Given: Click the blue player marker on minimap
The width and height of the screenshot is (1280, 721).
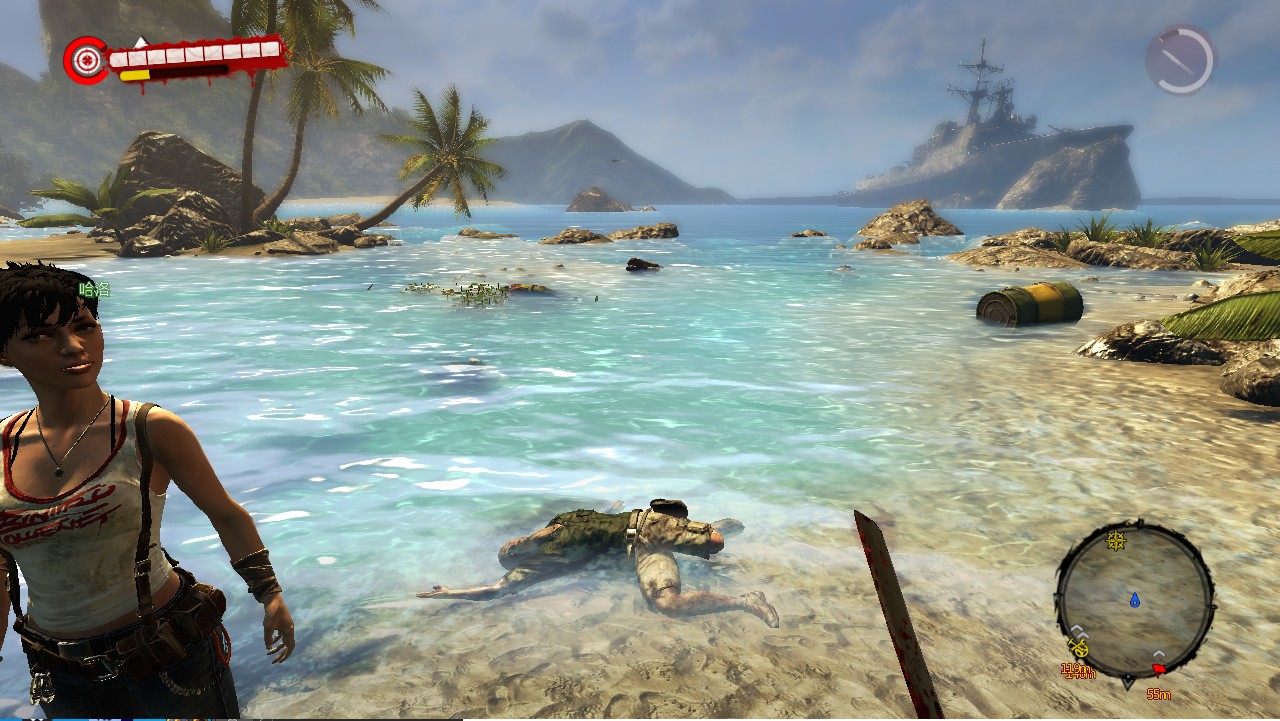Looking at the screenshot, I should (1135, 600).
